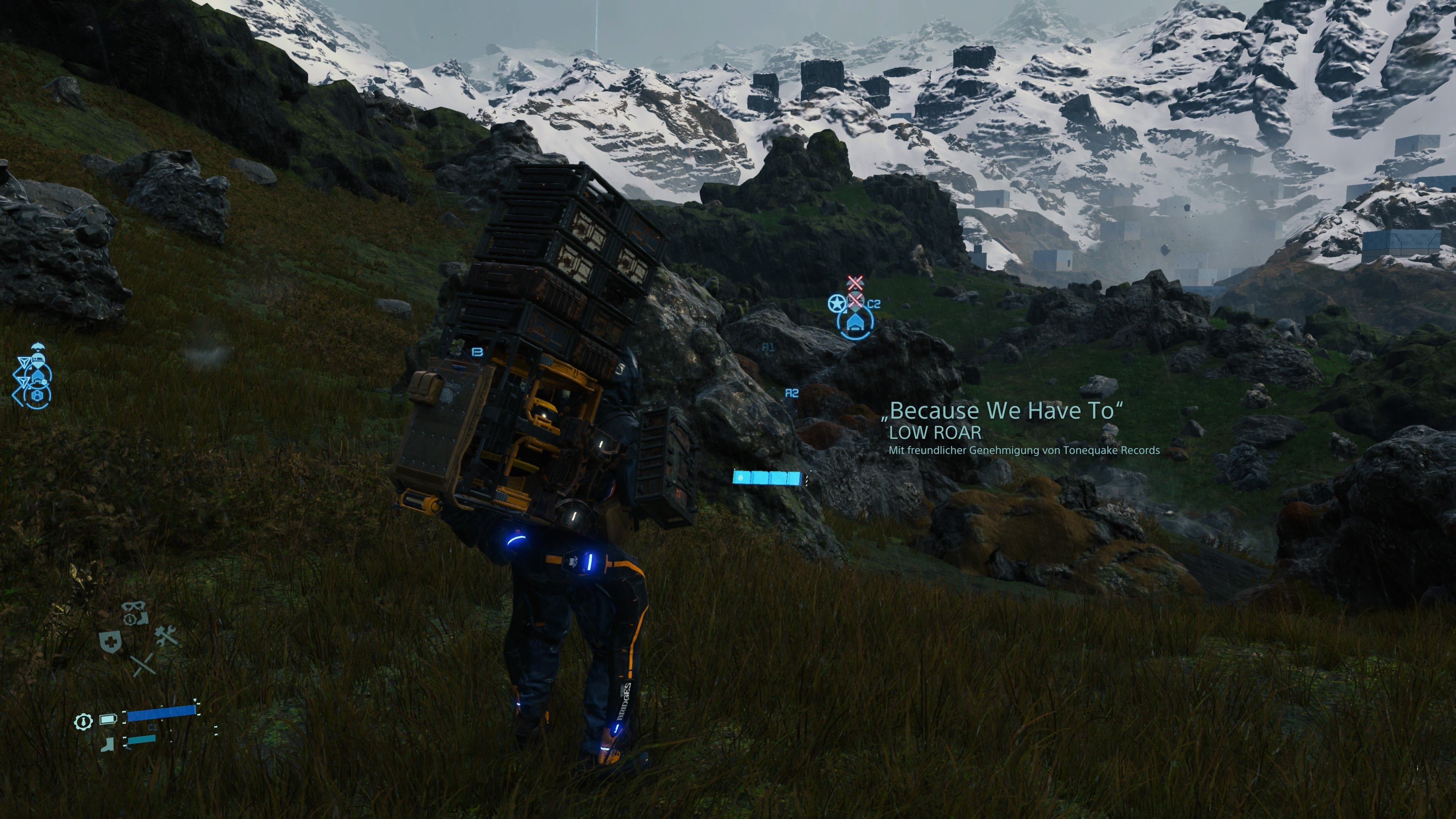The image size is (1456, 819).
Task: Select the porter profile hexagon icon
Action: 37,395
